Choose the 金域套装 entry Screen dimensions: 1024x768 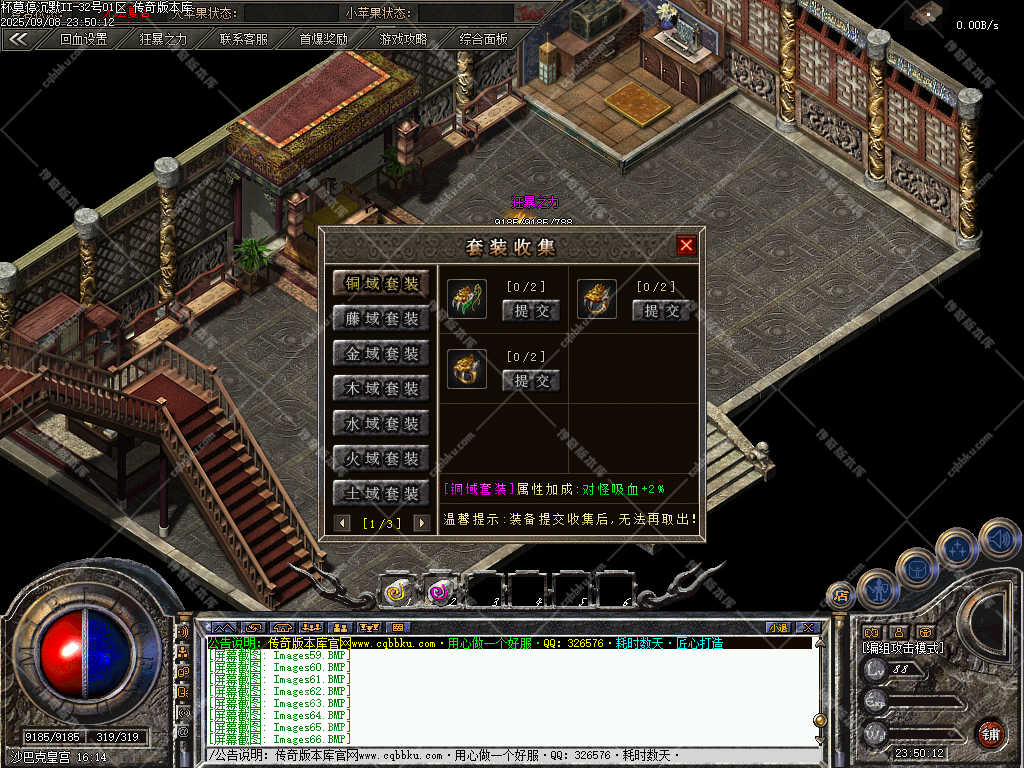(381, 354)
